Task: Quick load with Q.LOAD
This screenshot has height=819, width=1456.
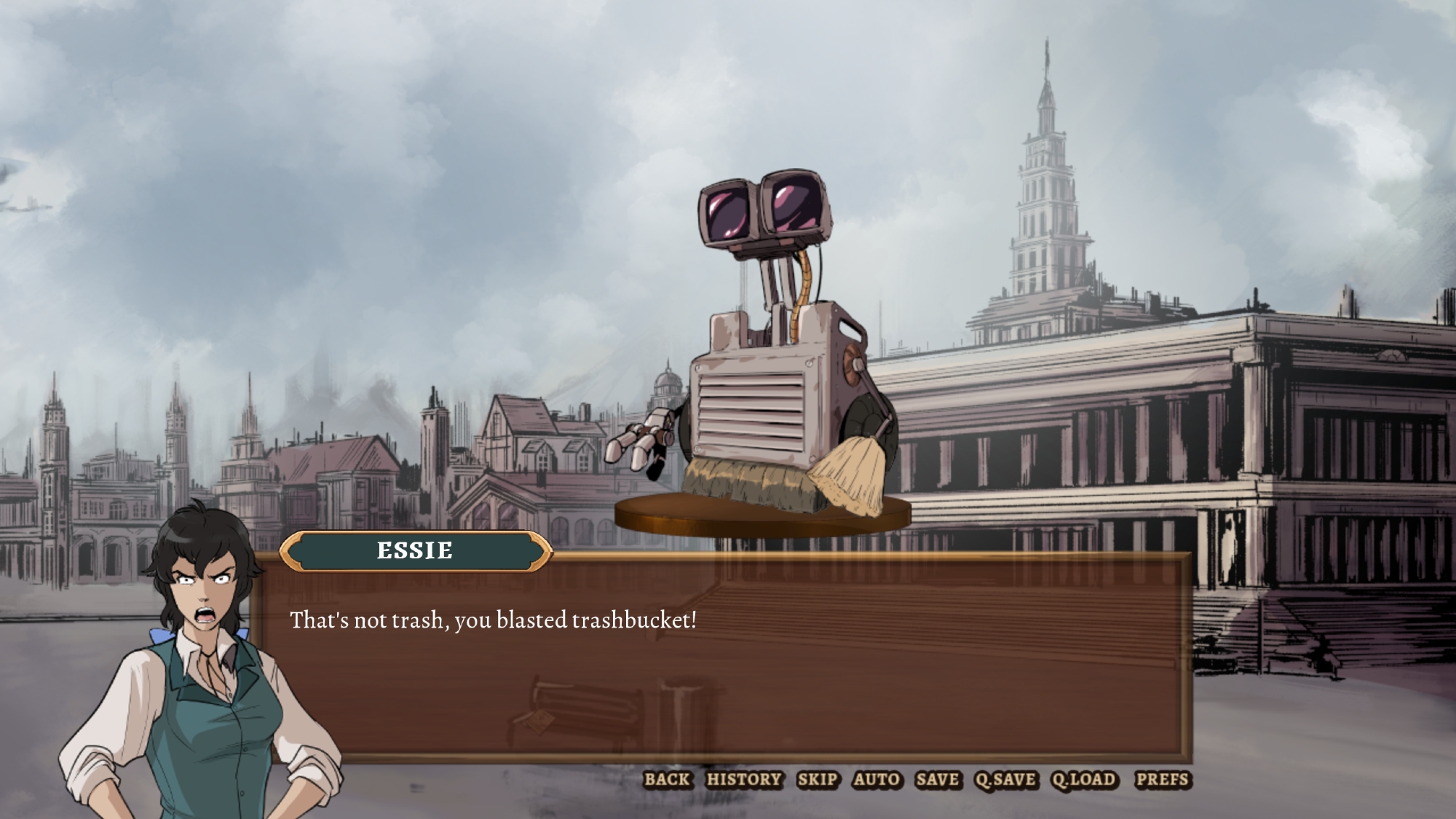Action: coord(1084,780)
